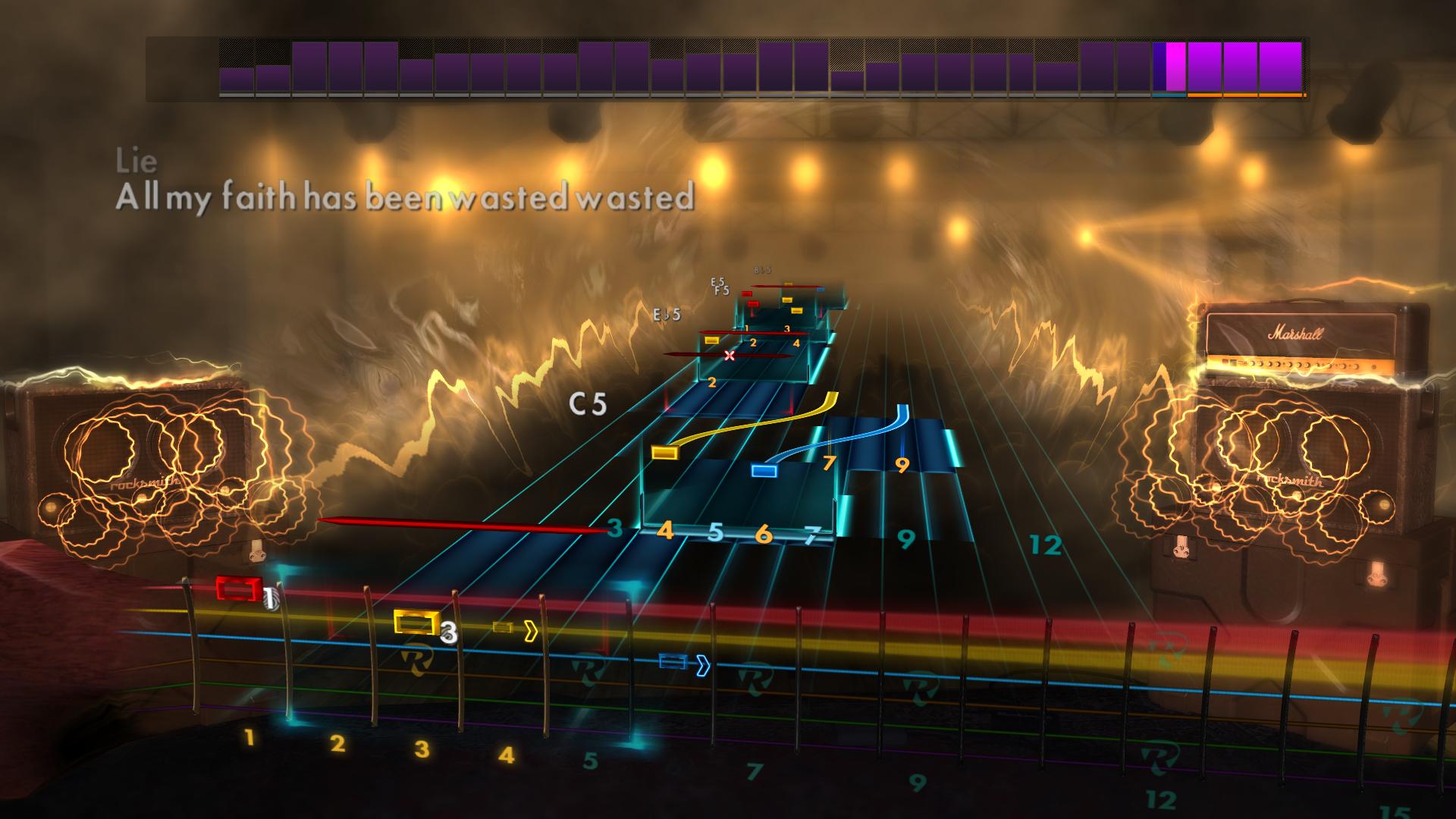1456x819 pixels.
Task: Click the chevron arrow beside the blue slide note
Action: [x=701, y=664]
